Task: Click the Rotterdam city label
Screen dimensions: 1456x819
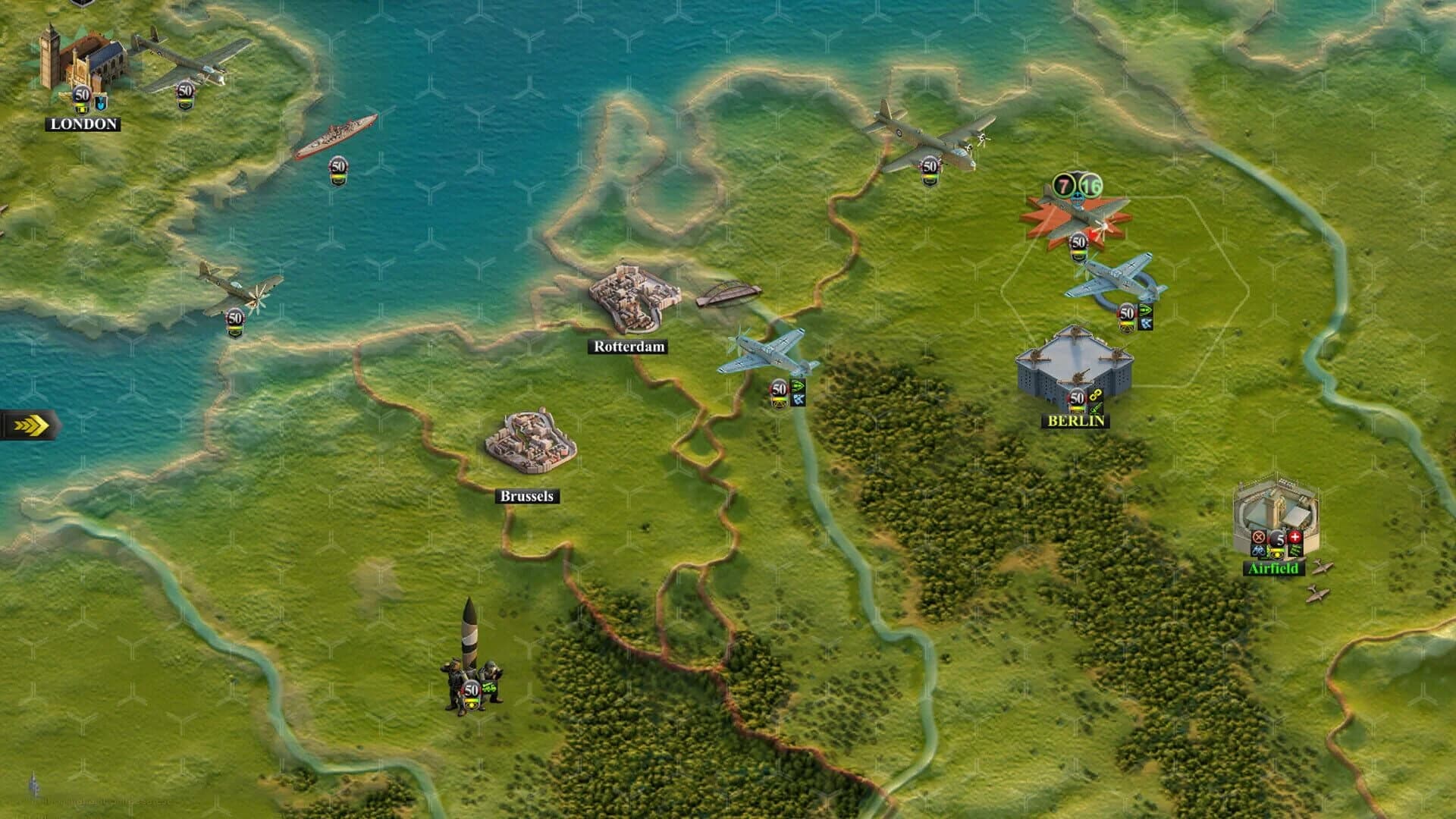Action: [629, 347]
